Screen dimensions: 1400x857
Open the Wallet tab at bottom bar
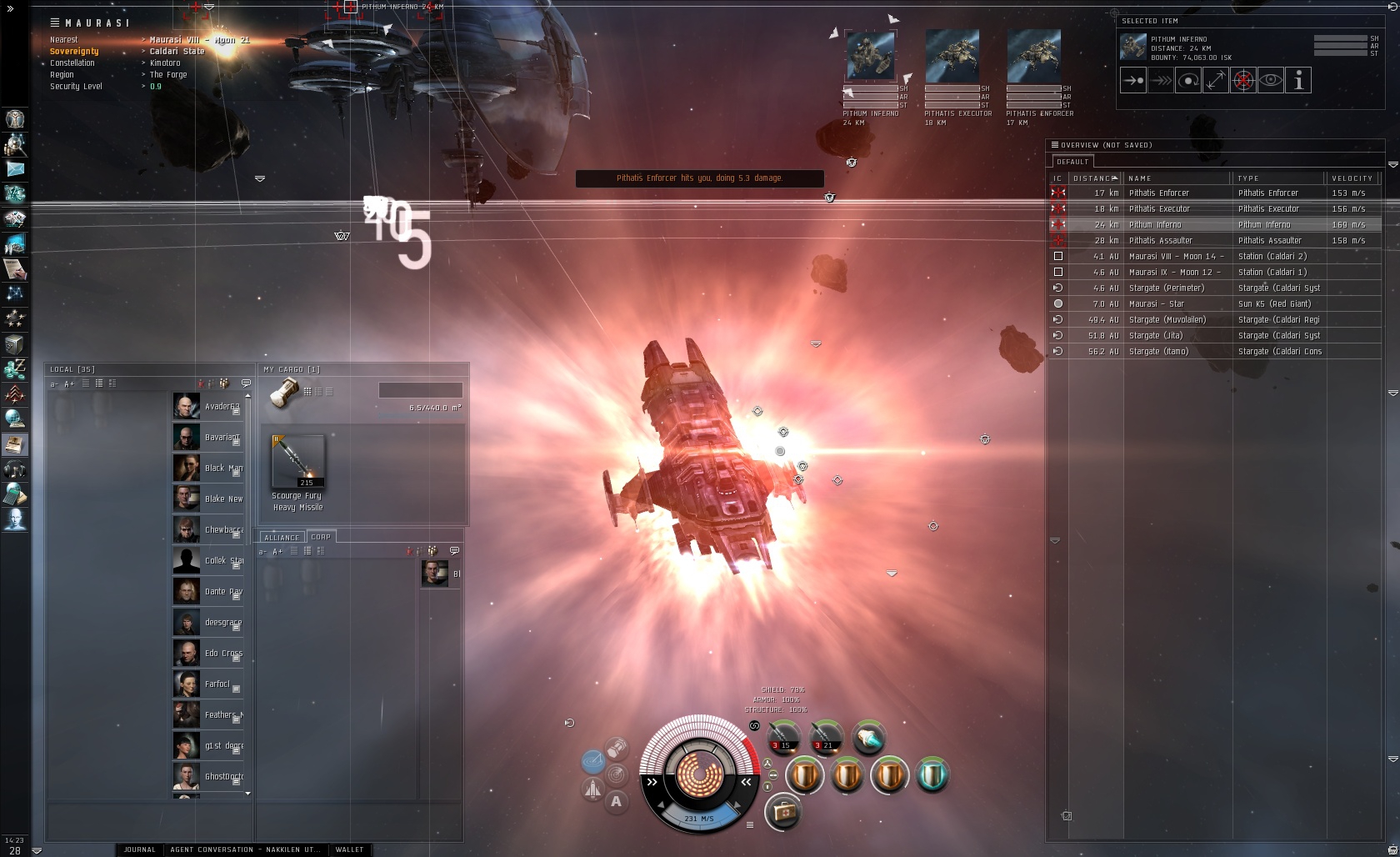[x=349, y=849]
